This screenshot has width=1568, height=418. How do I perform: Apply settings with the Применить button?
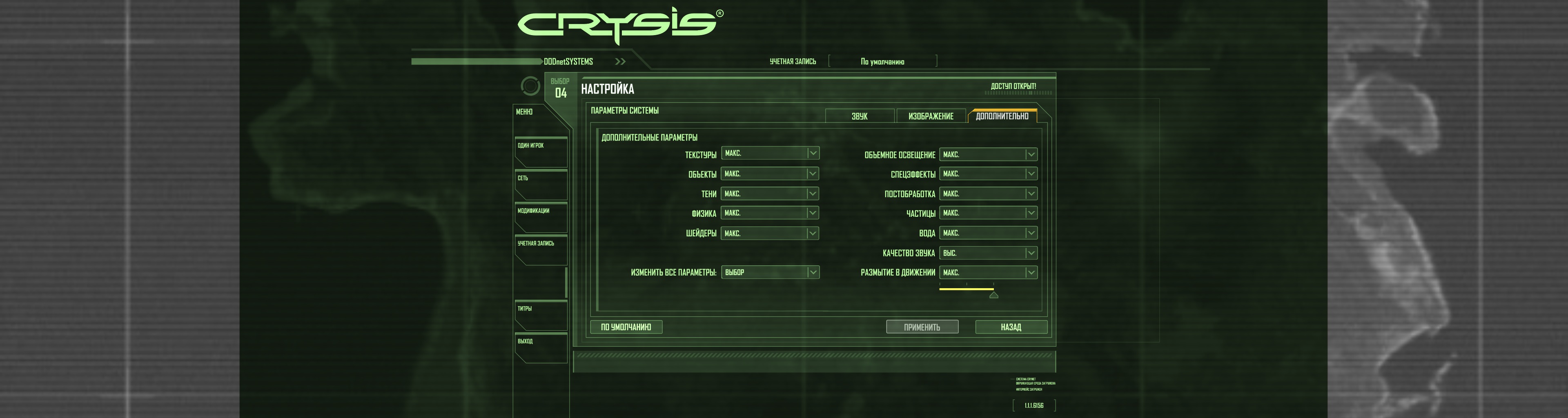922,327
